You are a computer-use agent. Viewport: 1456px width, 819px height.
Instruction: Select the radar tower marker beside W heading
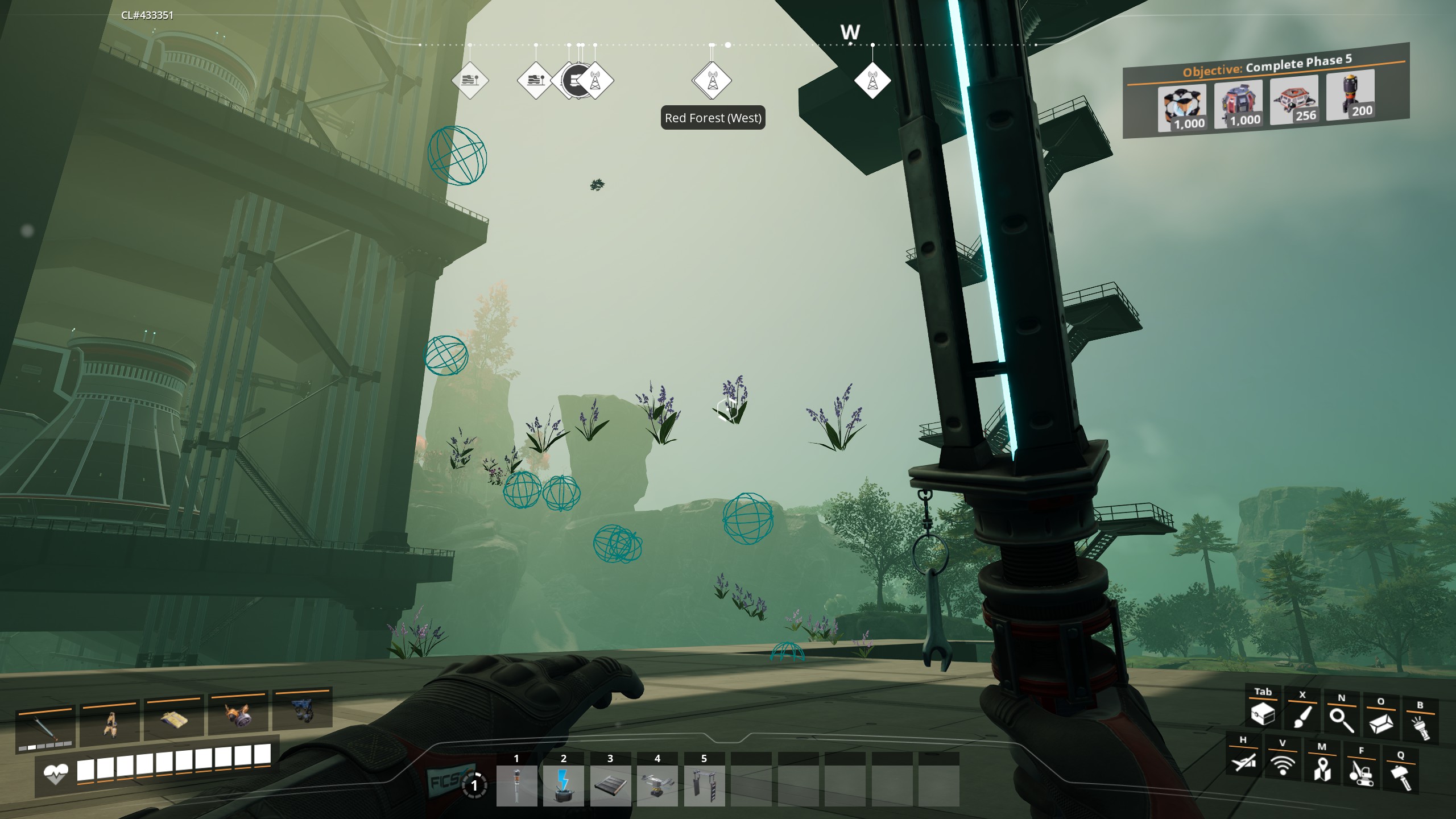pos(872,81)
